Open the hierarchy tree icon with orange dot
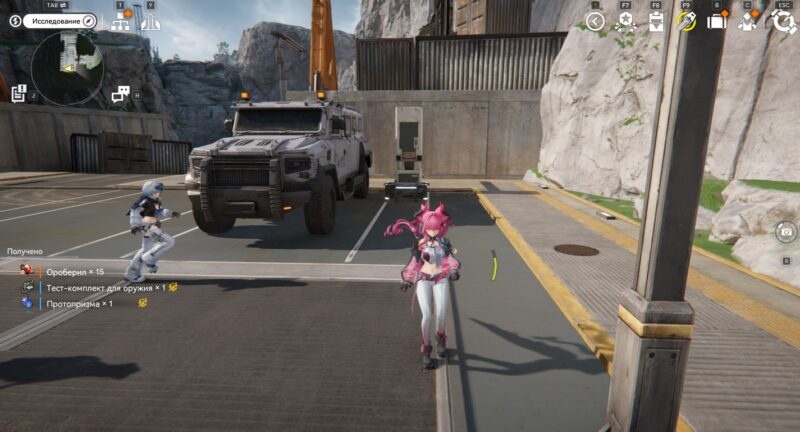This screenshot has height=432, width=800. [x=121, y=22]
